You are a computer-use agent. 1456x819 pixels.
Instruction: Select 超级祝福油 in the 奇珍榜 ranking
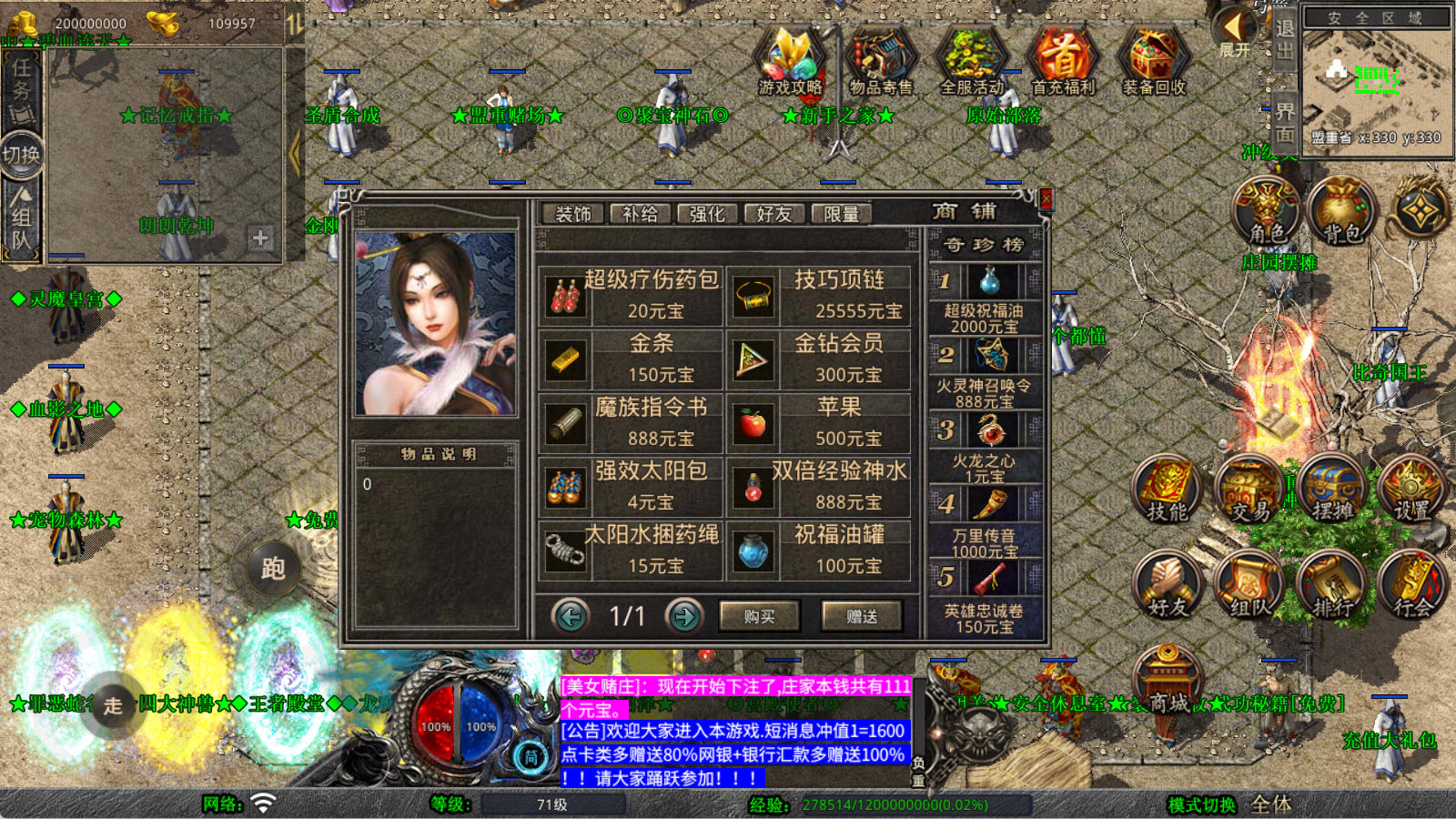tap(985, 299)
